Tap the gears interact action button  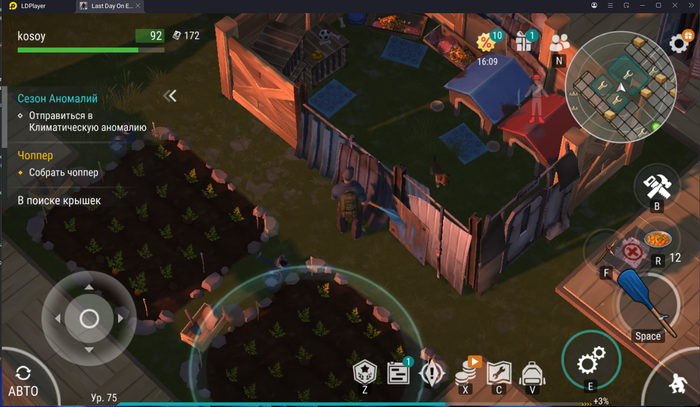click(x=590, y=359)
